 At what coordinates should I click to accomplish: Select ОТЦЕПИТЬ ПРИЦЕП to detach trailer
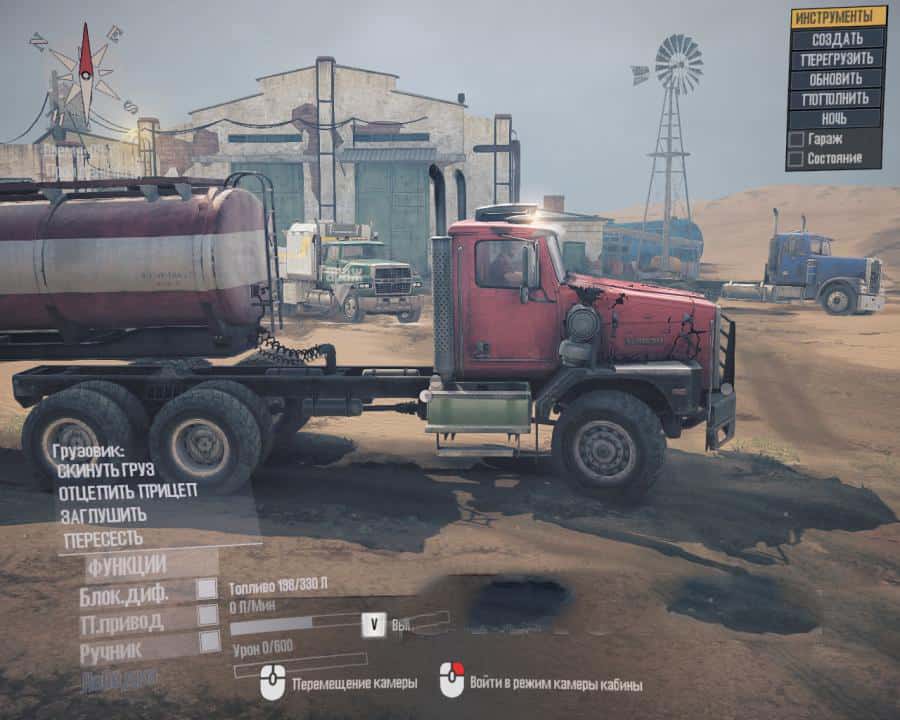[x=127, y=491]
